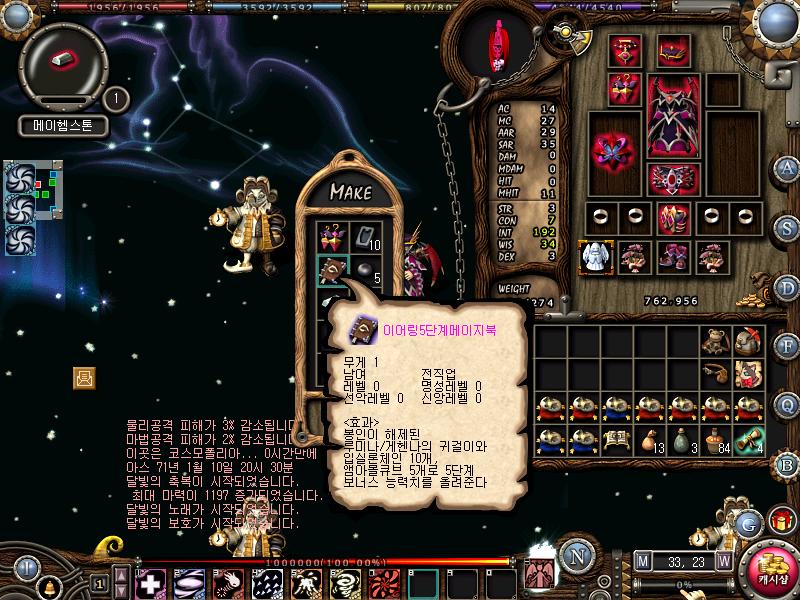Click the small W button beside coordinates
Image resolution: width=800 pixels, height=600 pixels.
point(723,561)
